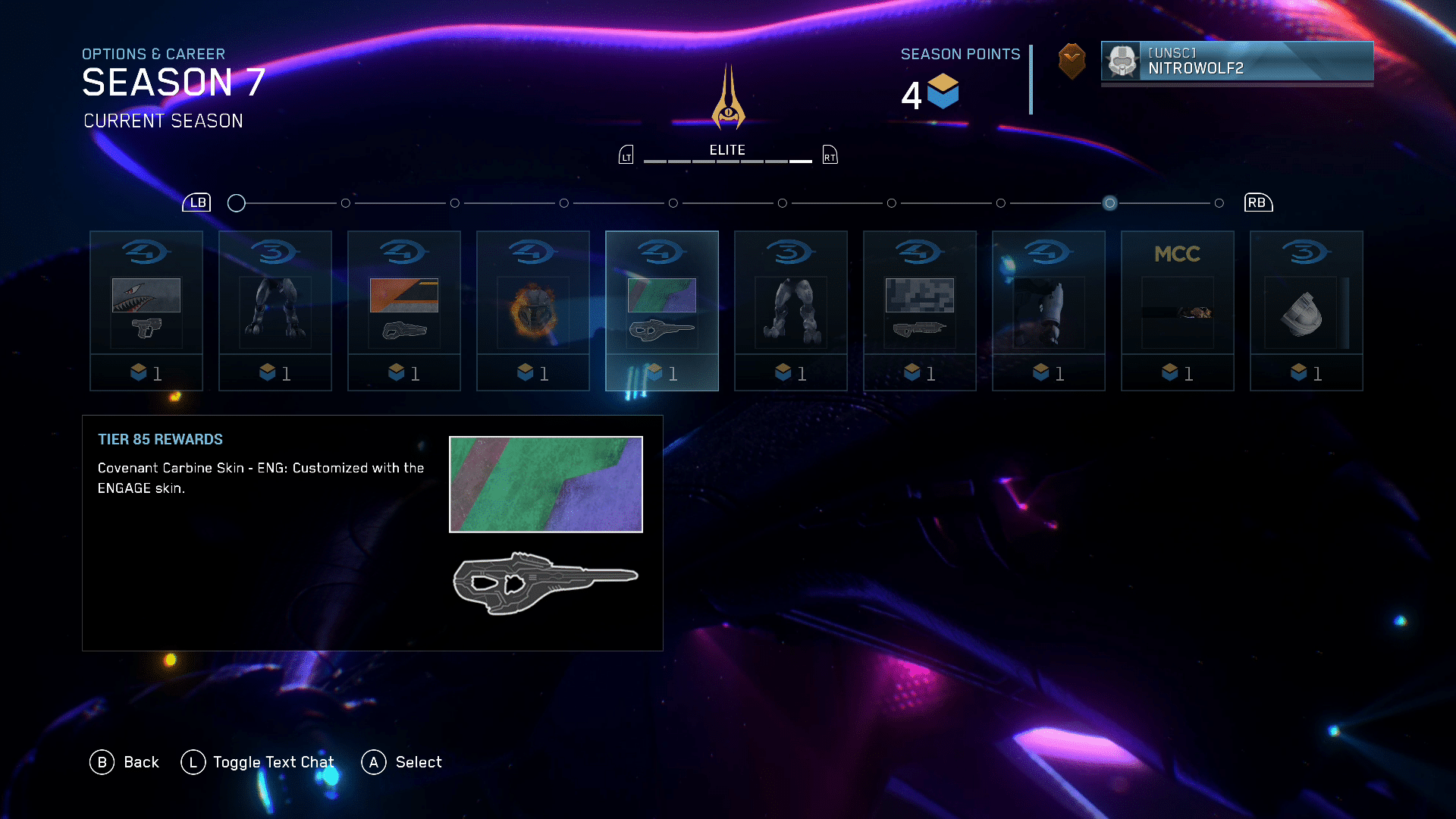The height and width of the screenshot is (819, 1456).
Task: Select the flaming helmet reward tile
Action: [533, 311]
